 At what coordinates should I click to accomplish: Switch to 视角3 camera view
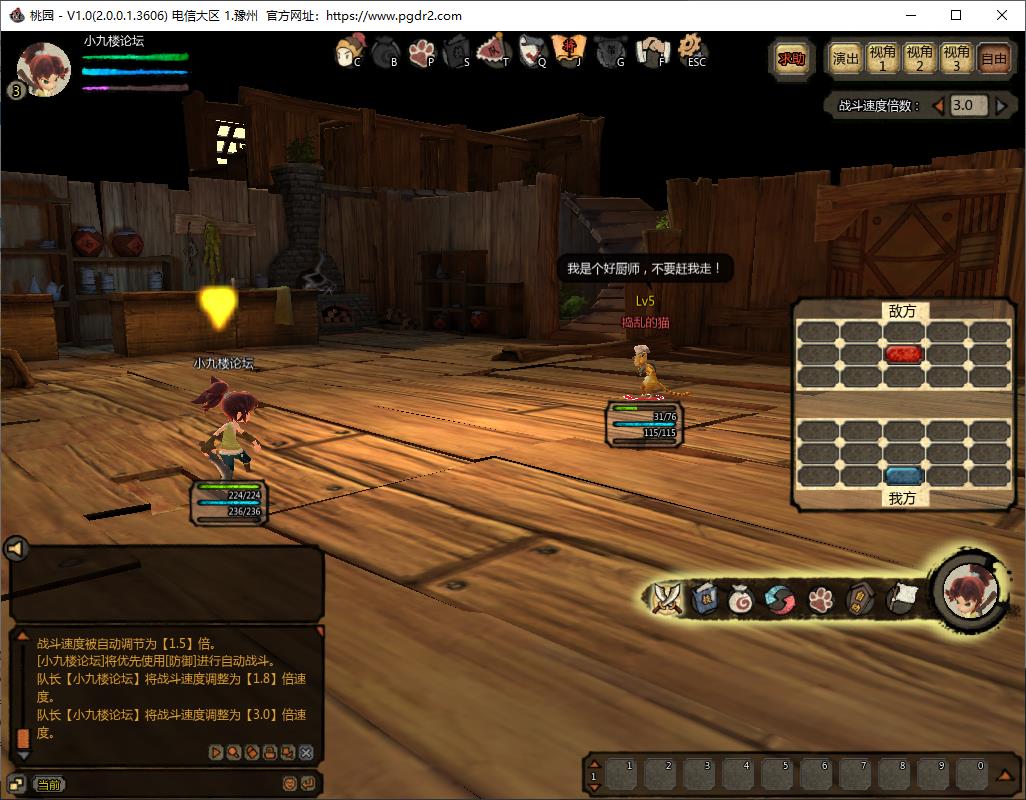[x=957, y=59]
